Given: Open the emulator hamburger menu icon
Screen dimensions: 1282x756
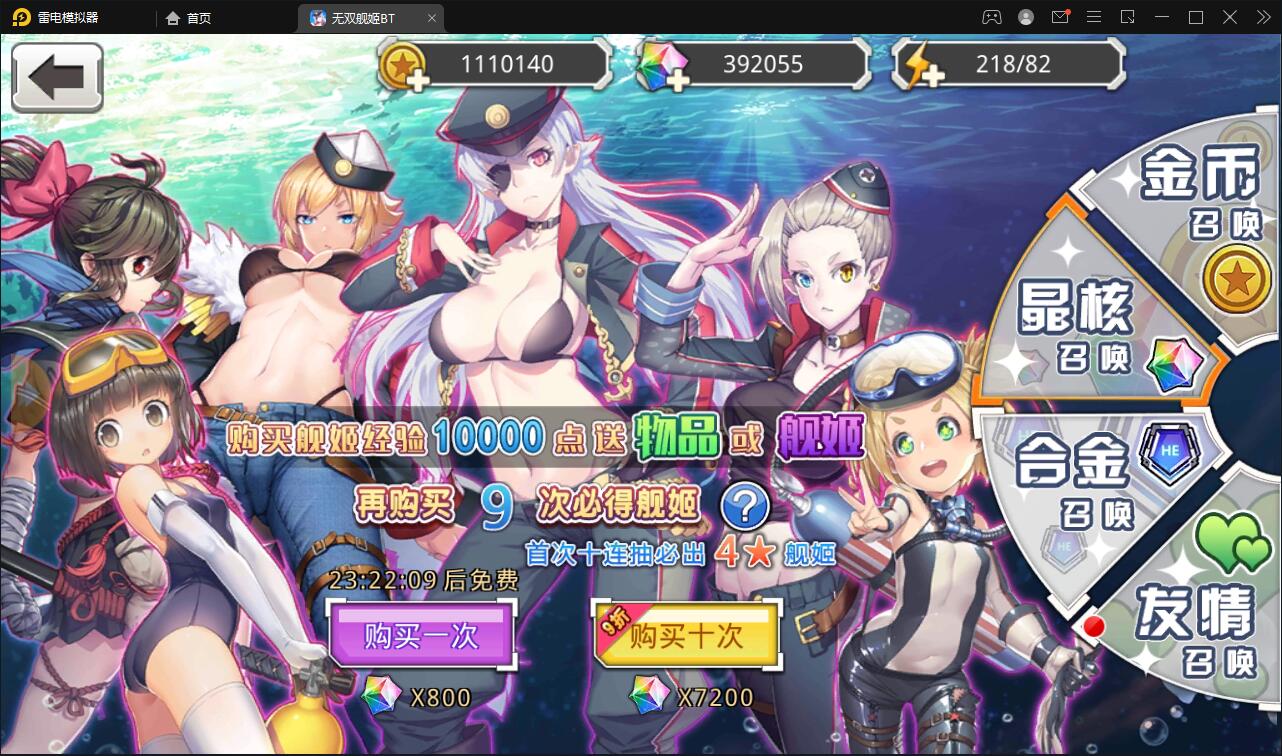Looking at the screenshot, I should point(1094,17).
